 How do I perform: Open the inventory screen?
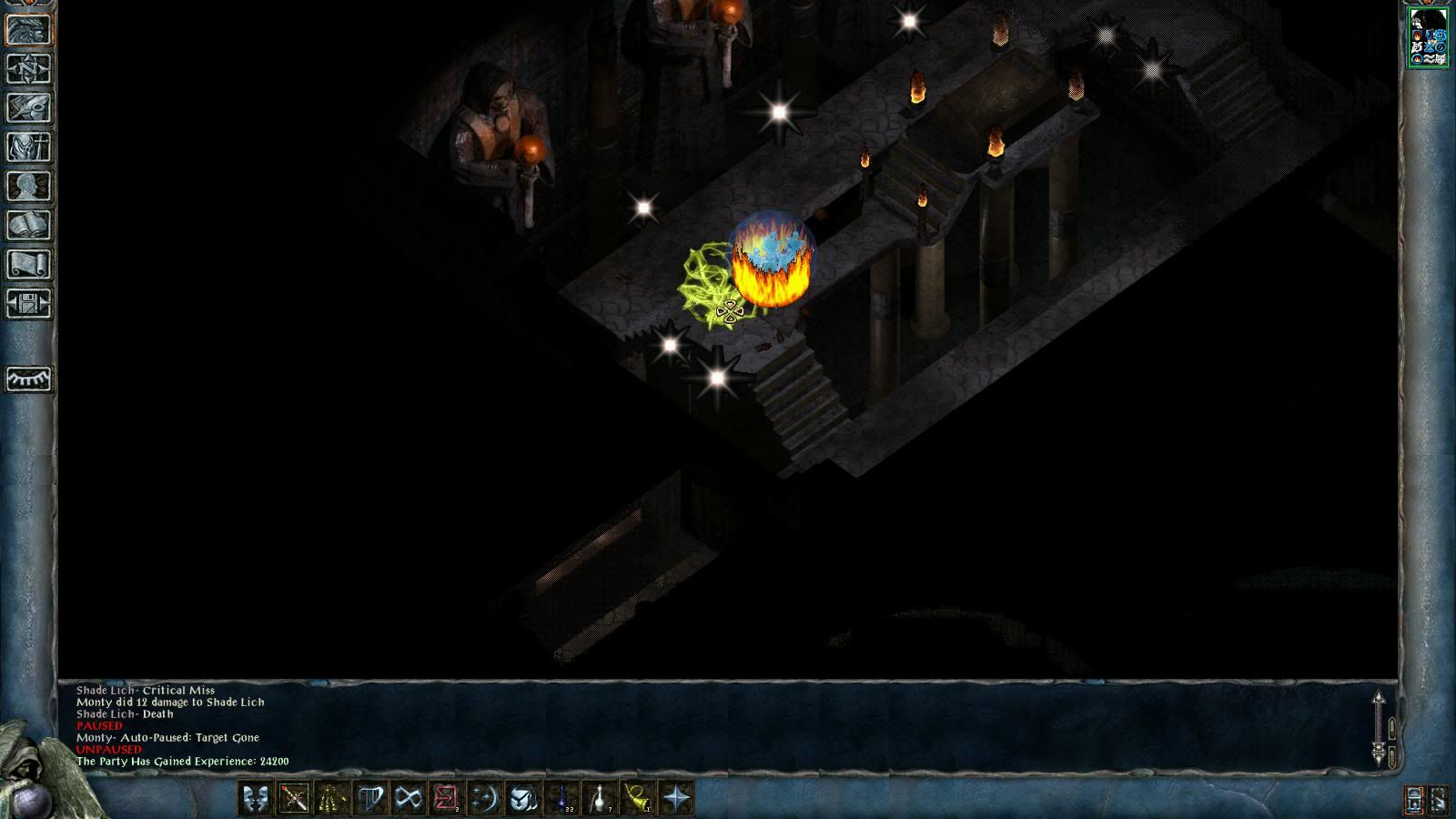[29, 147]
